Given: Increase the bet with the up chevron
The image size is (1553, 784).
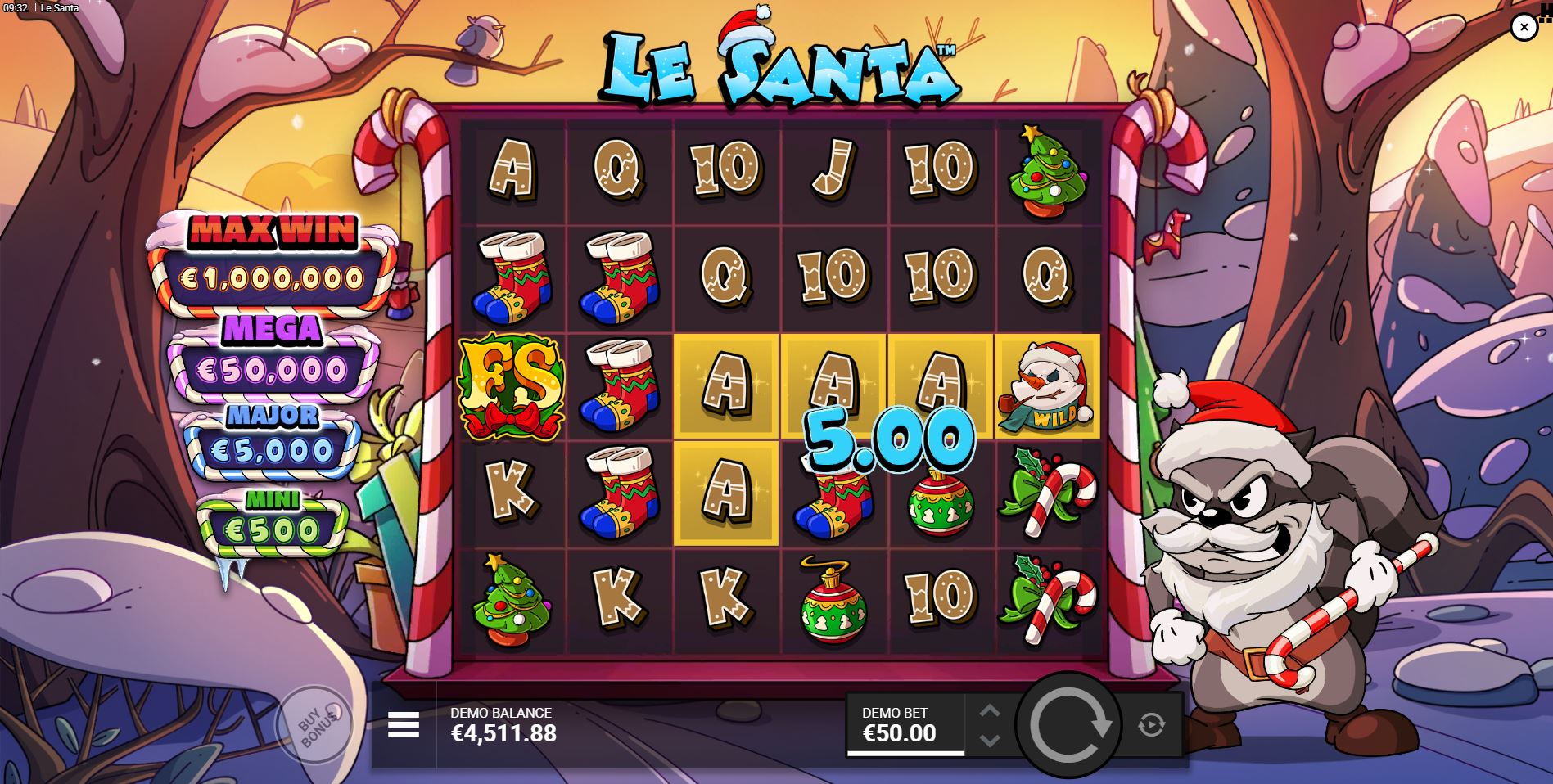Looking at the screenshot, I should pyautogui.click(x=990, y=711).
